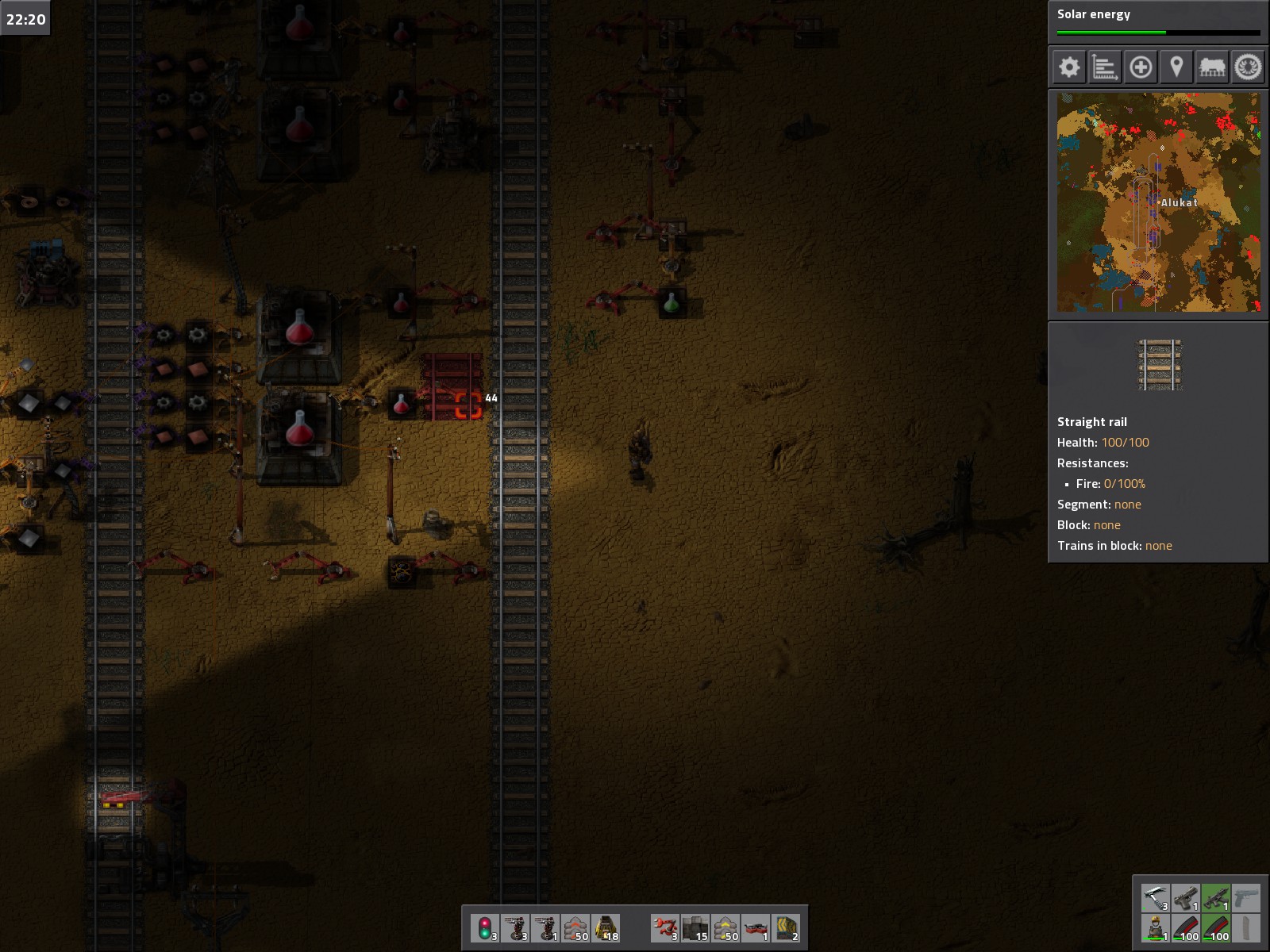1270x952 pixels.
Task: Click the circled plus icon button
Action: point(1141,67)
